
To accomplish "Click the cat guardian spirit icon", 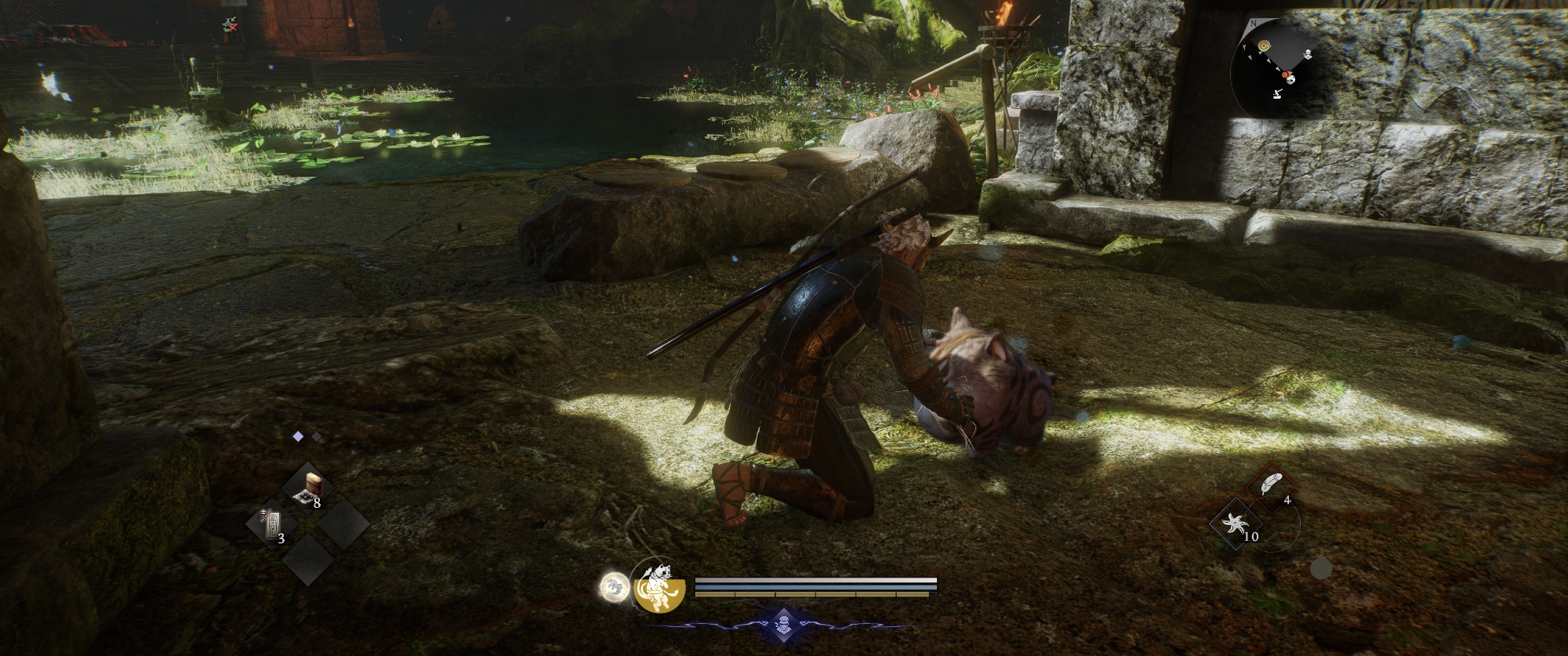I will [x=659, y=587].
